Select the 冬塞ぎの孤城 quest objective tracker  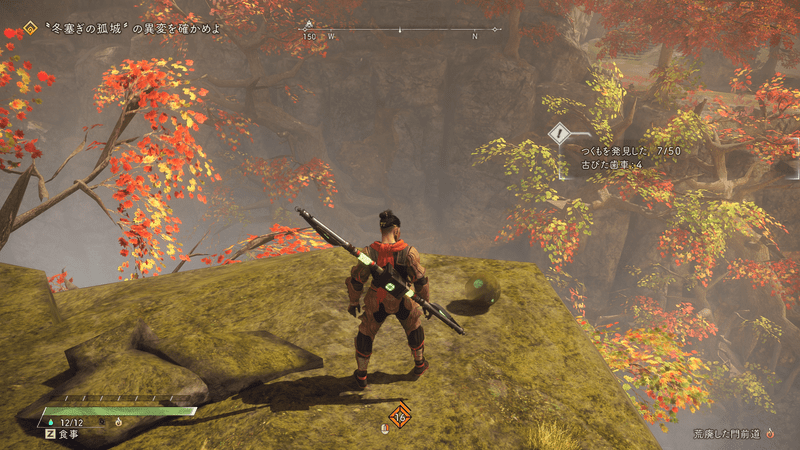pyautogui.click(x=120, y=28)
